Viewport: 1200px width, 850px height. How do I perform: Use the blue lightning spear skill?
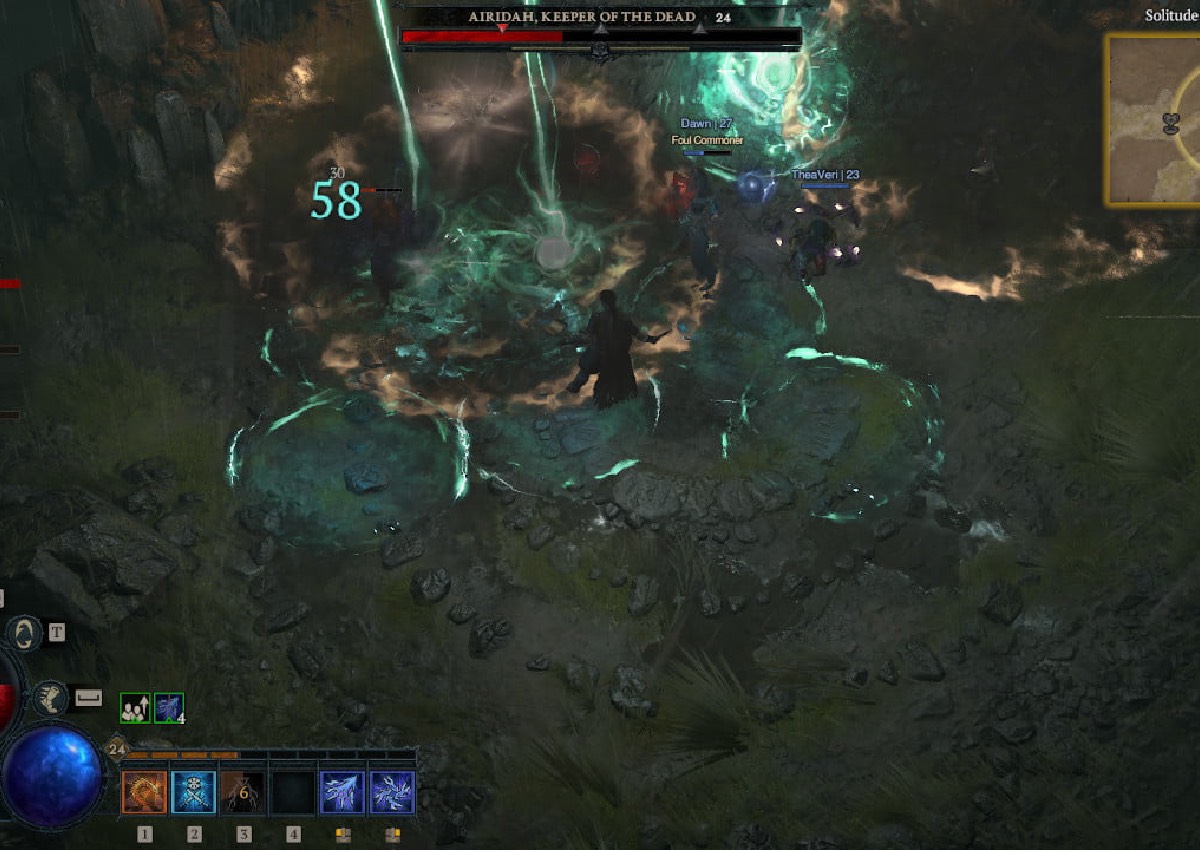pos(343,792)
